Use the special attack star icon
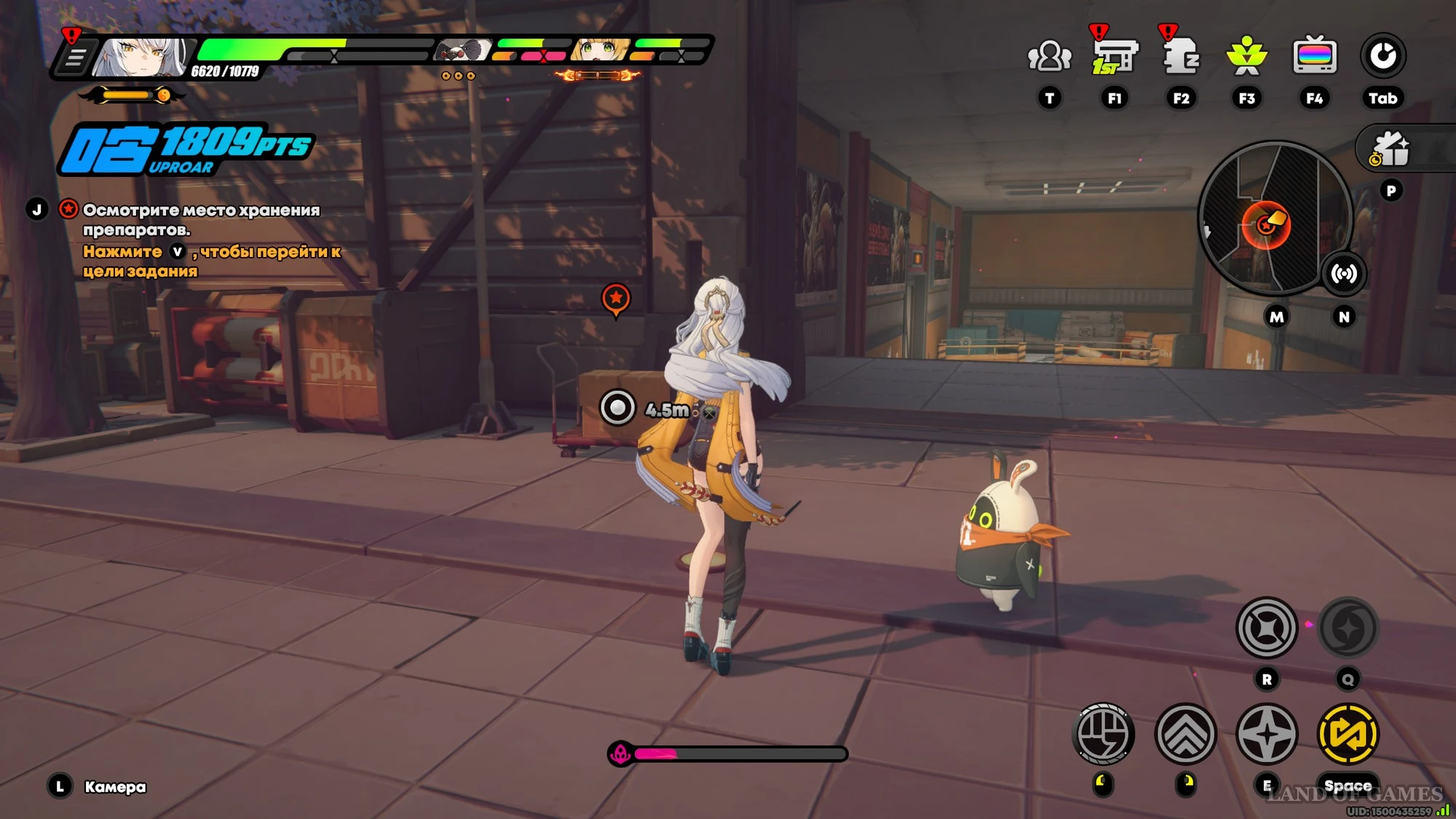This screenshot has height=819, width=1456. [x=1267, y=734]
